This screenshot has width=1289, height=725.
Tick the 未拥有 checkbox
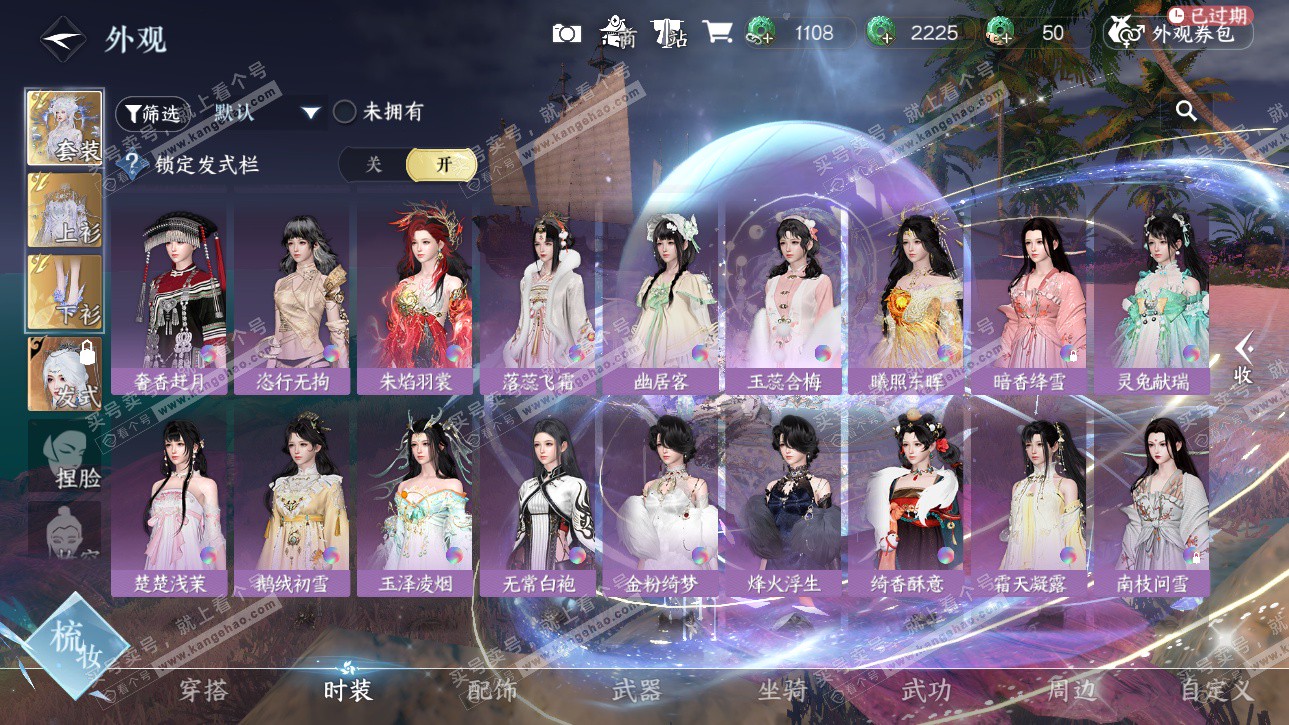coord(345,112)
